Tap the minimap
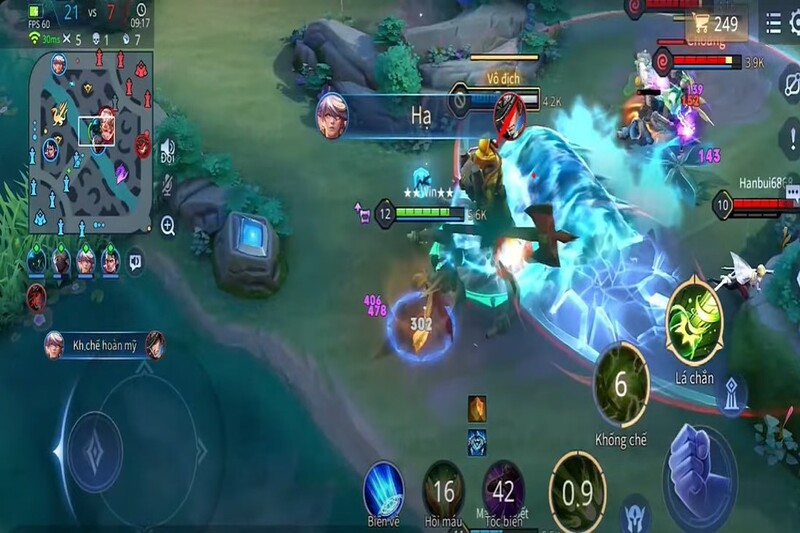 pos(91,139)
